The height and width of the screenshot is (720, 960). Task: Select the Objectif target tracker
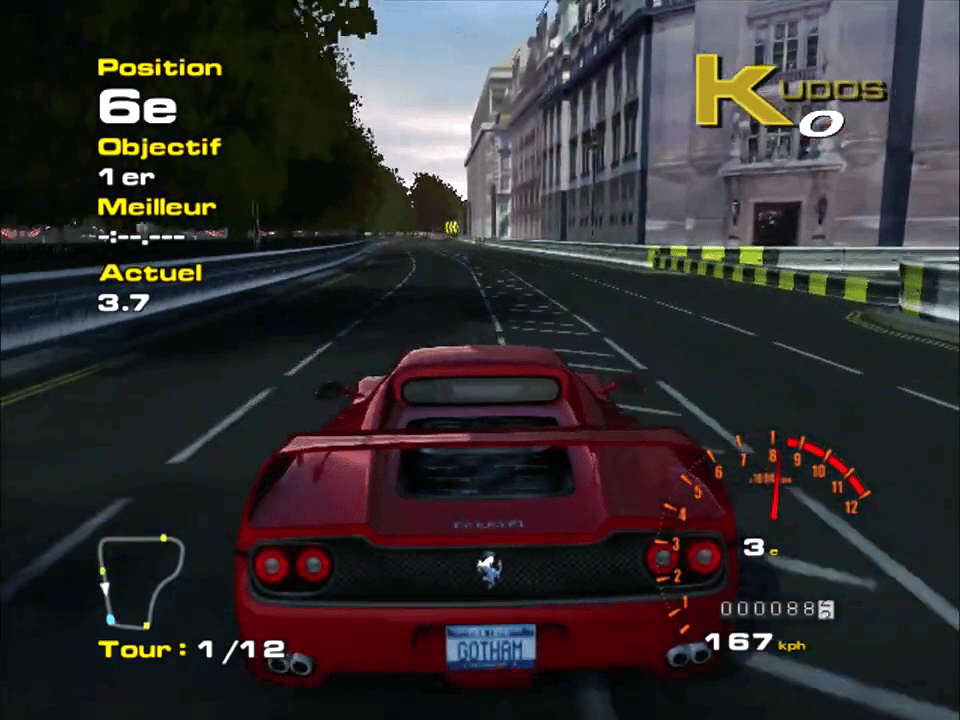click(158, 160)
